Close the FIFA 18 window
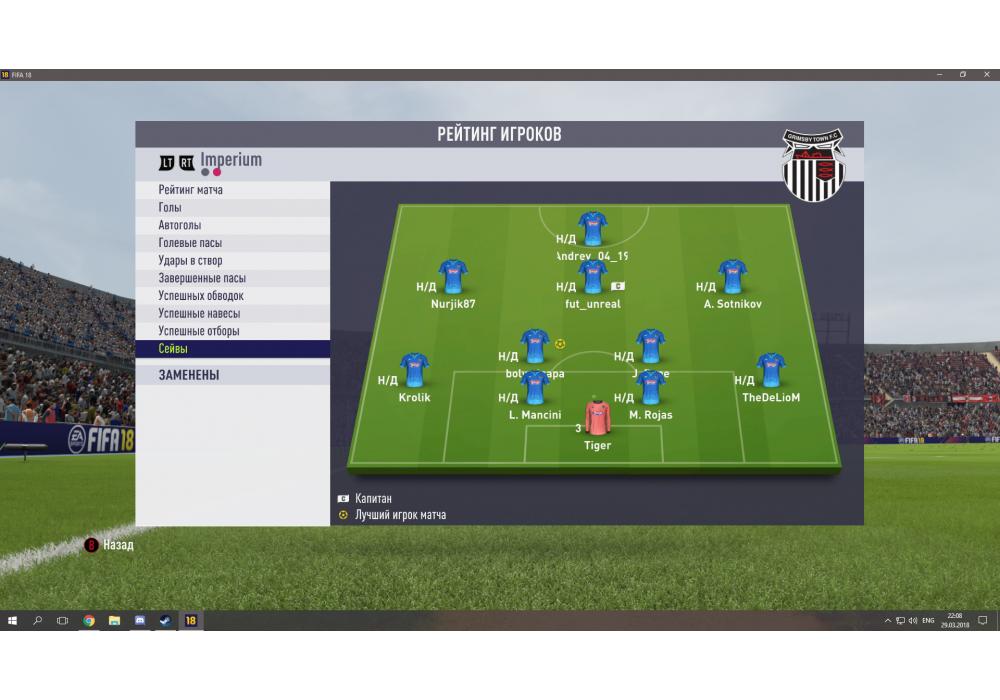This screenshot has height=700, width=1000. [x=984, y=75]
